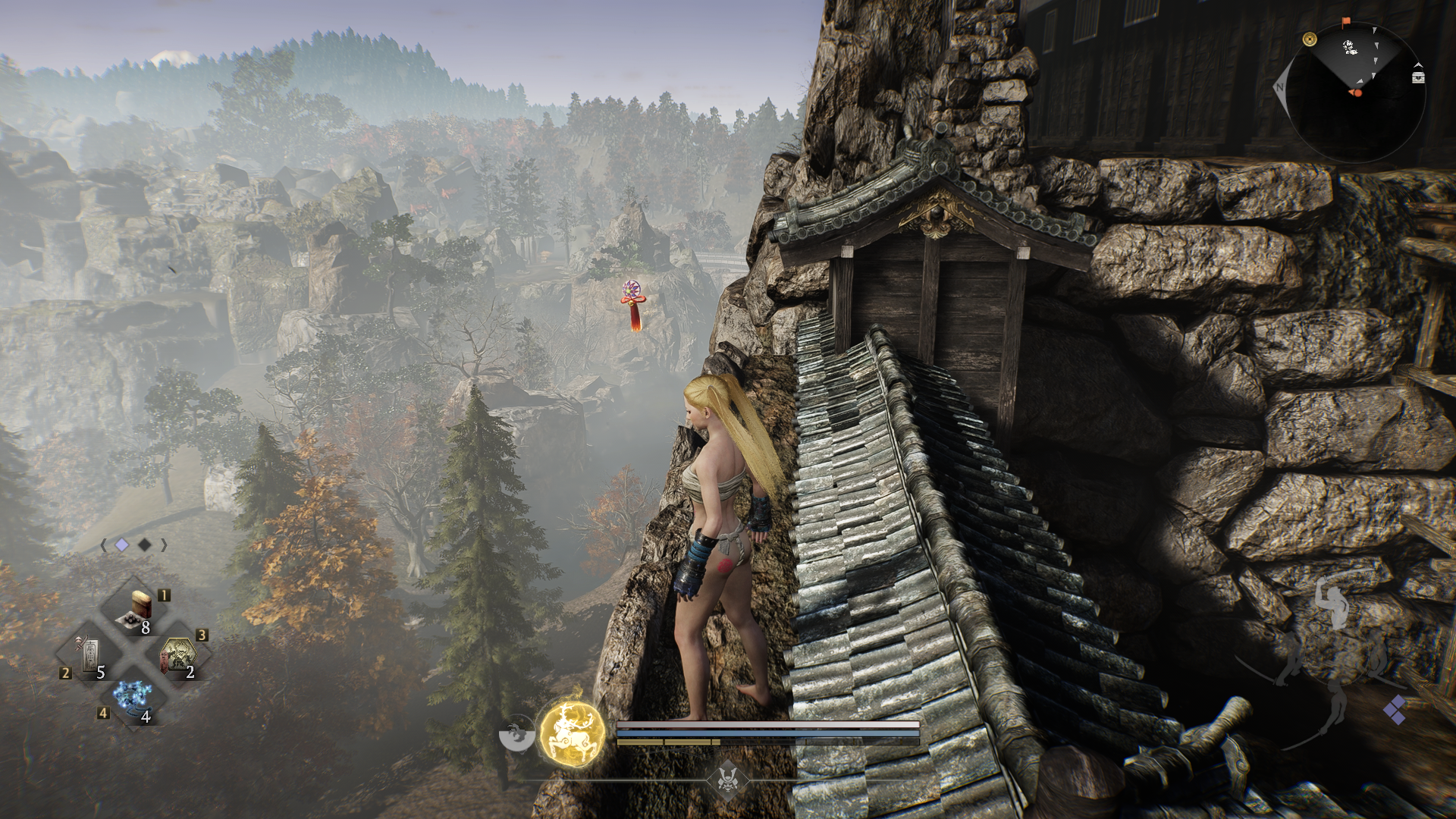This screenshot has width=1456, height=819.
Task: Click the grey claw secondary spirit icon
Action: 517,733
